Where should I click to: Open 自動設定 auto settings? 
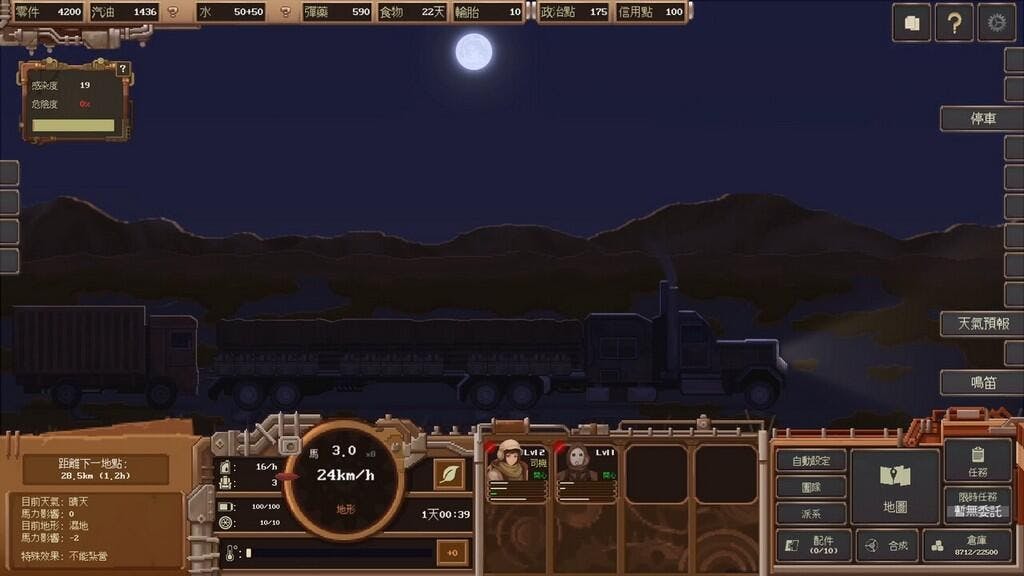coord(811,461)
